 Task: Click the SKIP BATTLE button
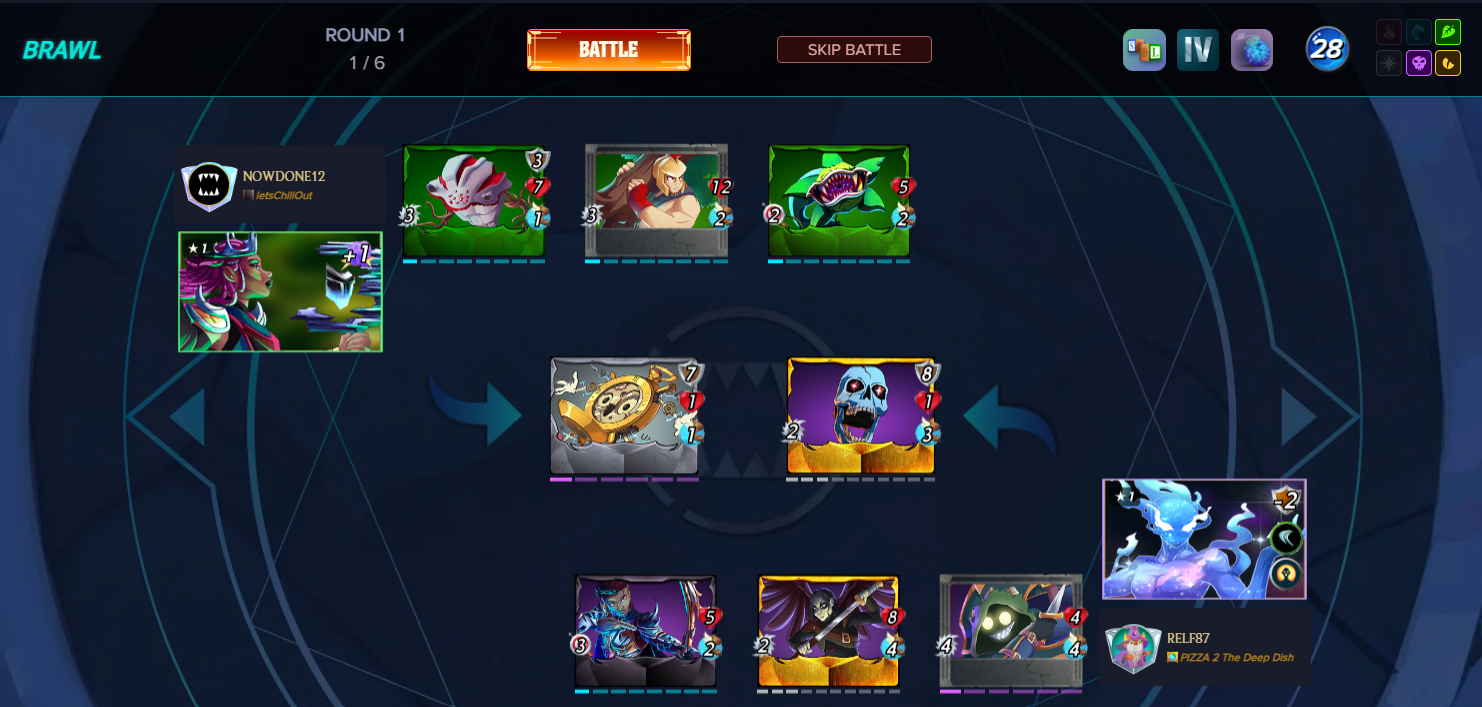click(854, 50)
